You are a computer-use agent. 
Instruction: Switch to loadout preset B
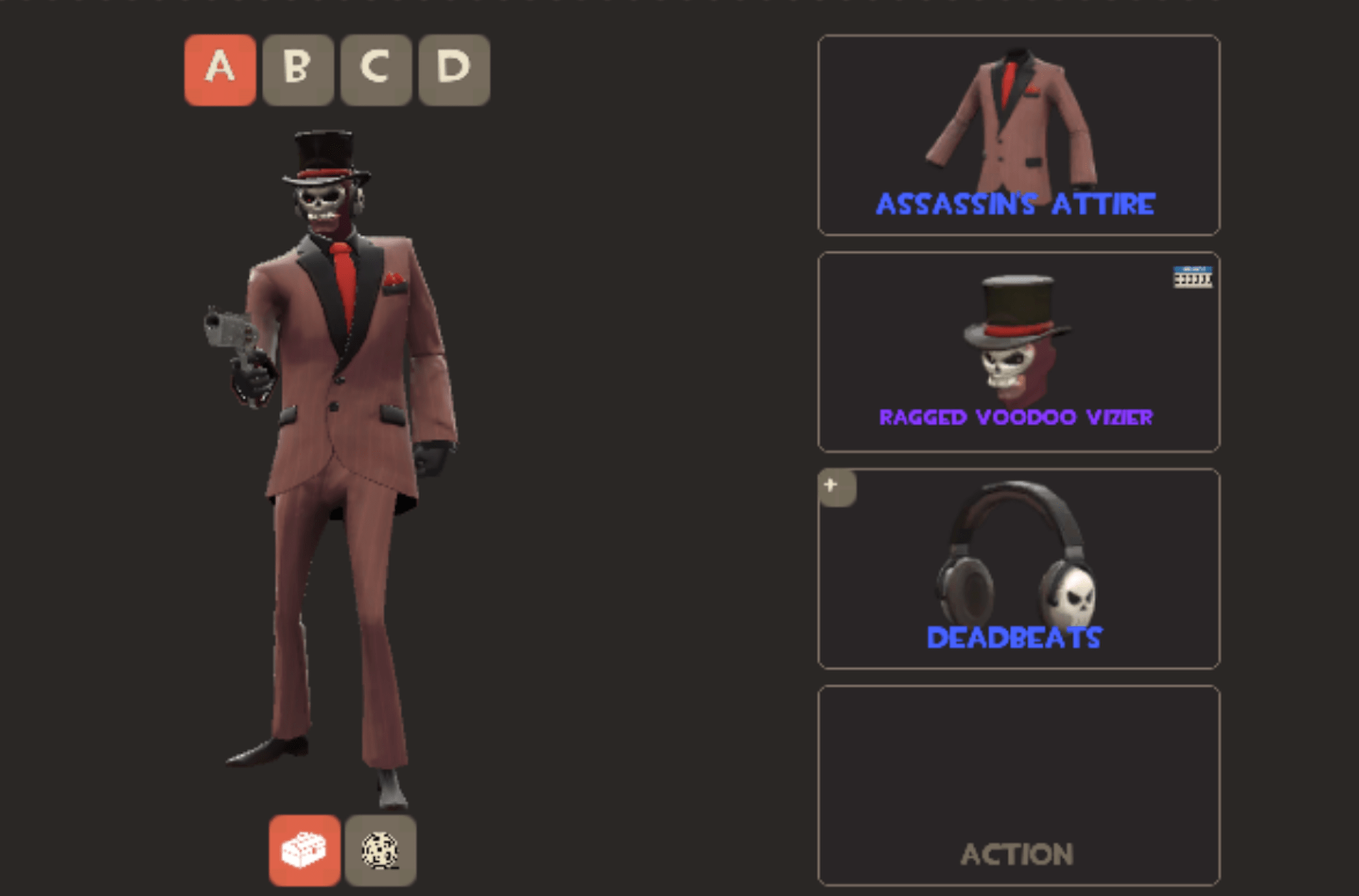coord(297,69)
